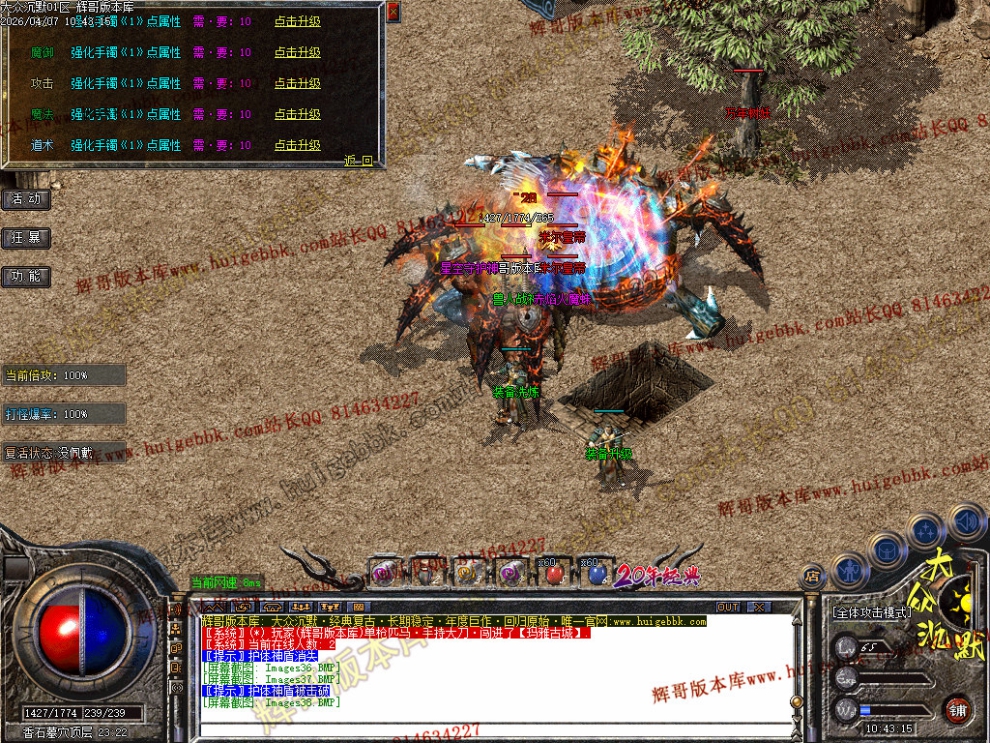Click 点击升级 for the 魔御 attribute
The height and width of the screenshot is (743, 990).
point(298,52)
